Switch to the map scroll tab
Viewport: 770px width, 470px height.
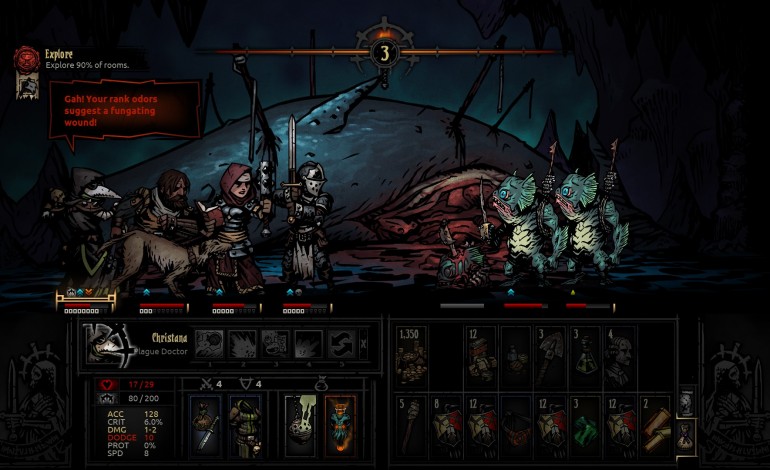tap(686, 401)
